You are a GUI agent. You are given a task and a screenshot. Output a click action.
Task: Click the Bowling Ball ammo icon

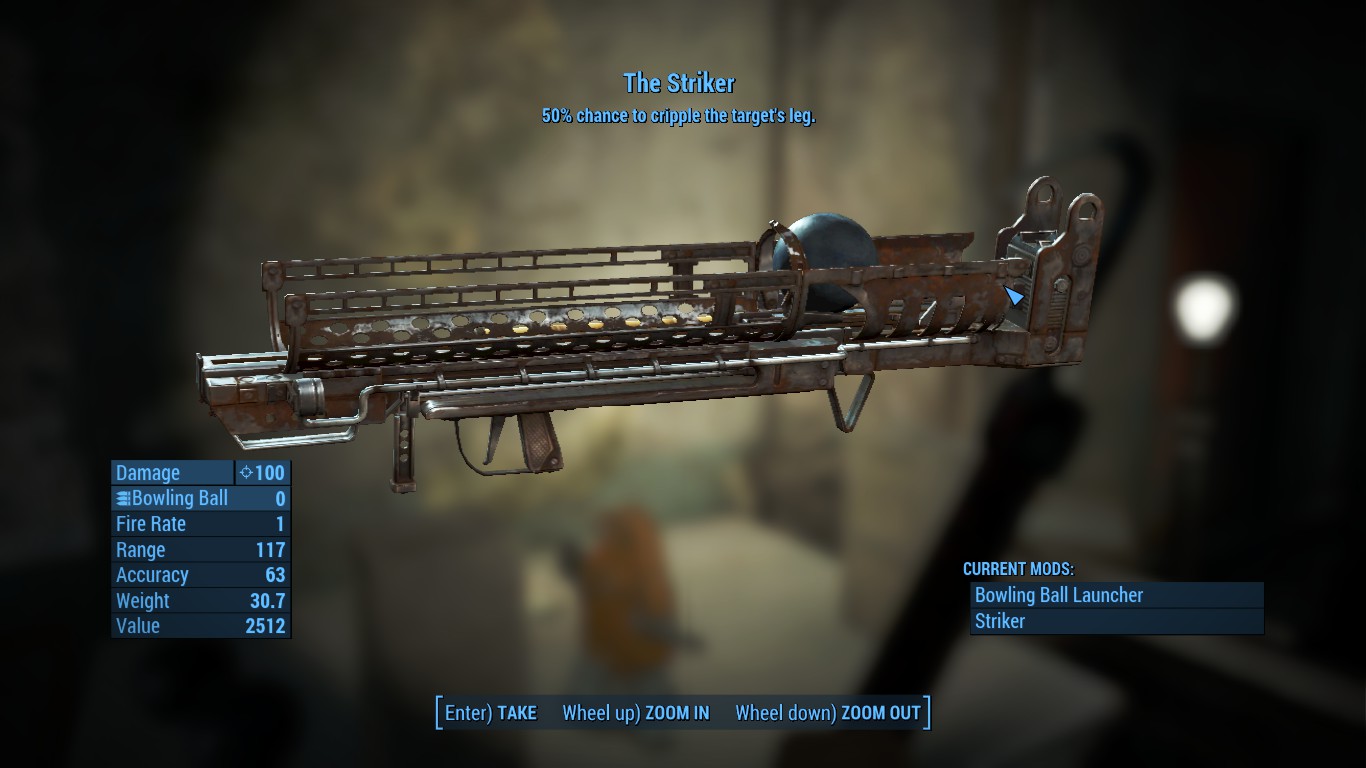[122, 498]
